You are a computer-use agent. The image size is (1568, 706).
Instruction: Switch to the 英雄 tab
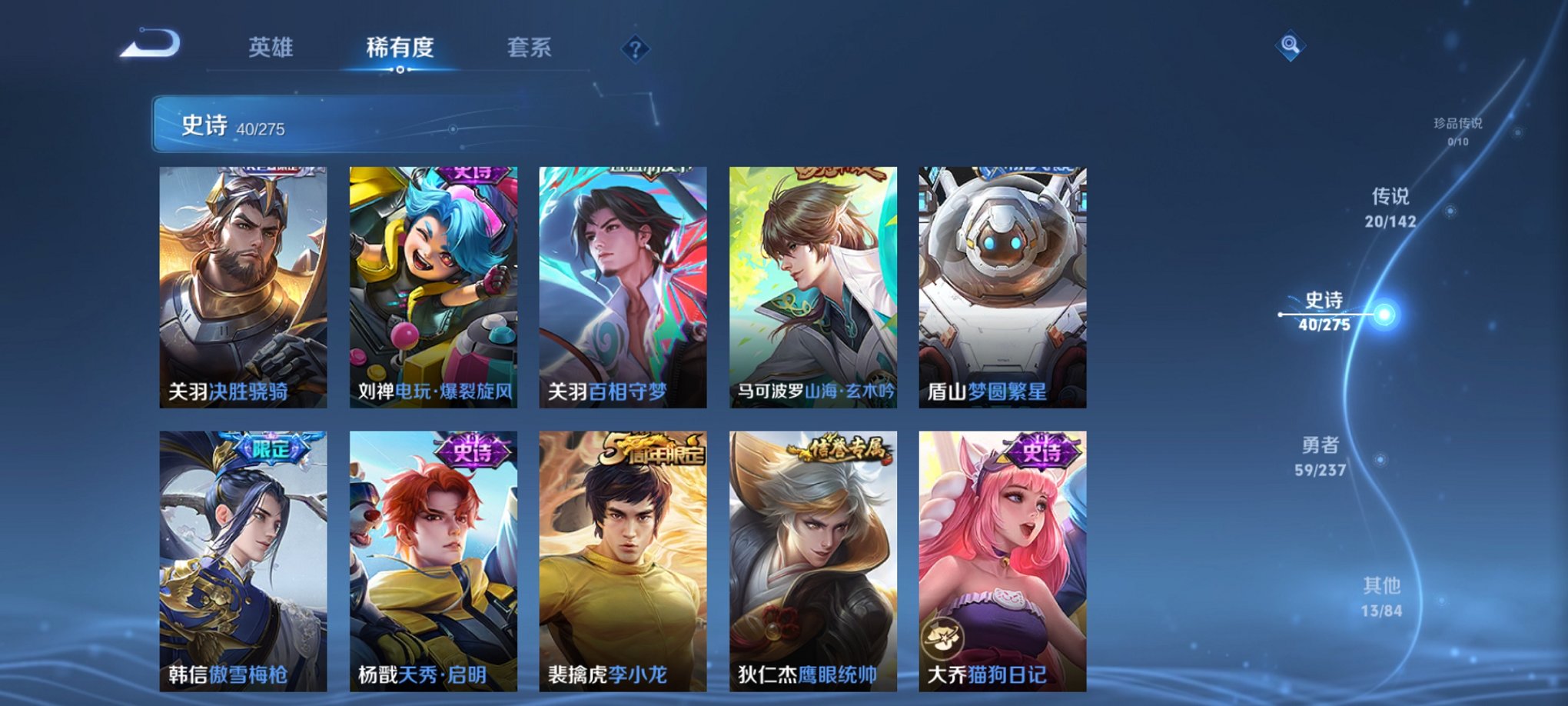coord(272,48)
